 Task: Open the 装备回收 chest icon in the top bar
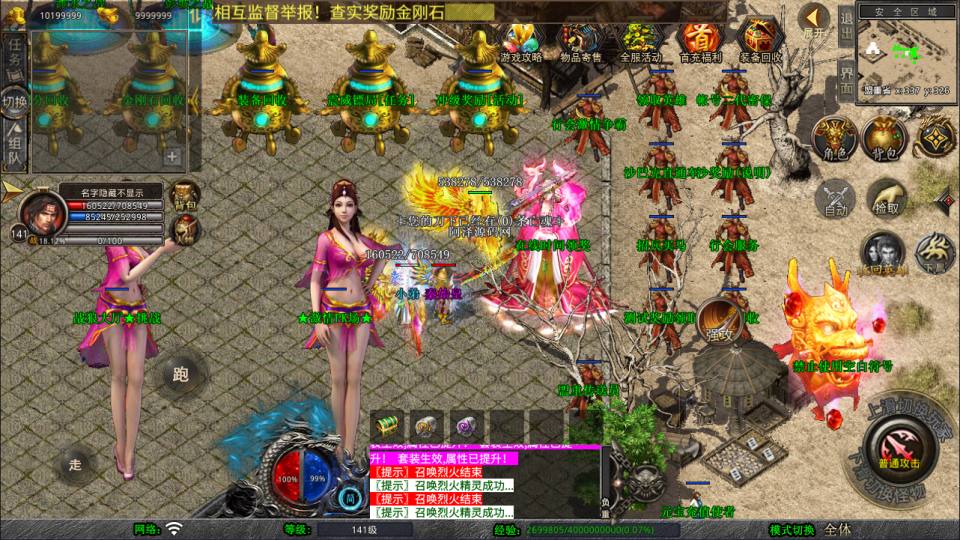[x=761, y=42]
